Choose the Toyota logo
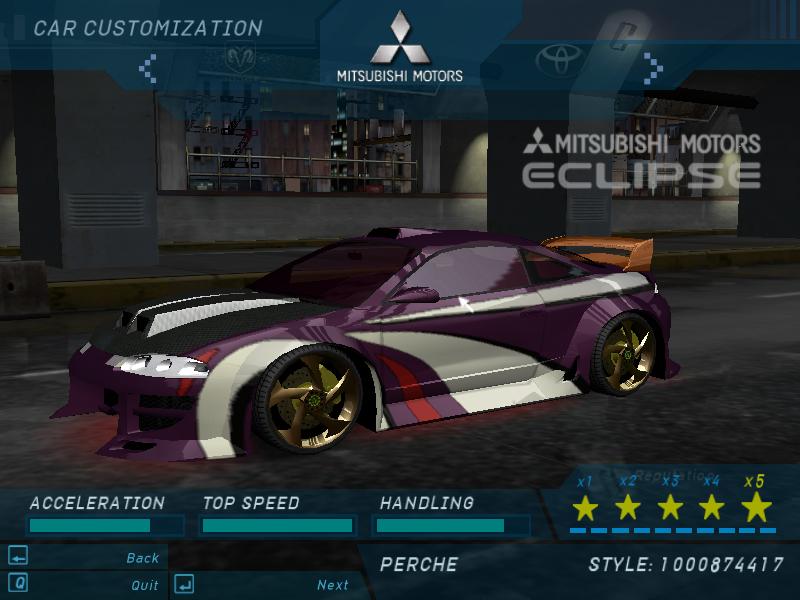Screen dimensions: 800x600 coord(558,59)
